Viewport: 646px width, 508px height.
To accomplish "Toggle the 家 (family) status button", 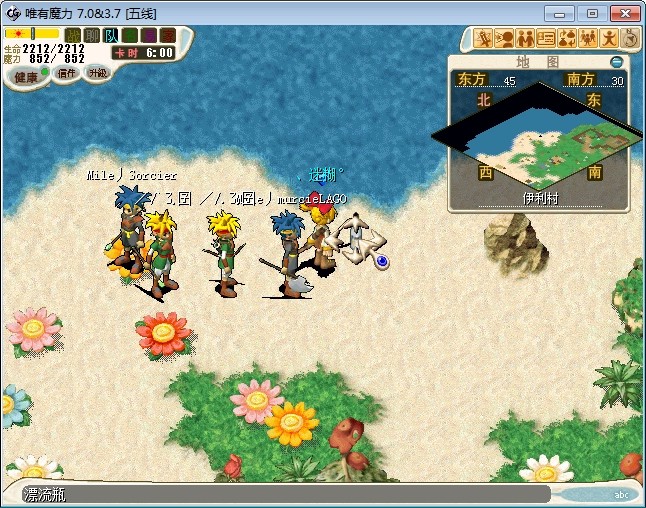I will point(165,35).
